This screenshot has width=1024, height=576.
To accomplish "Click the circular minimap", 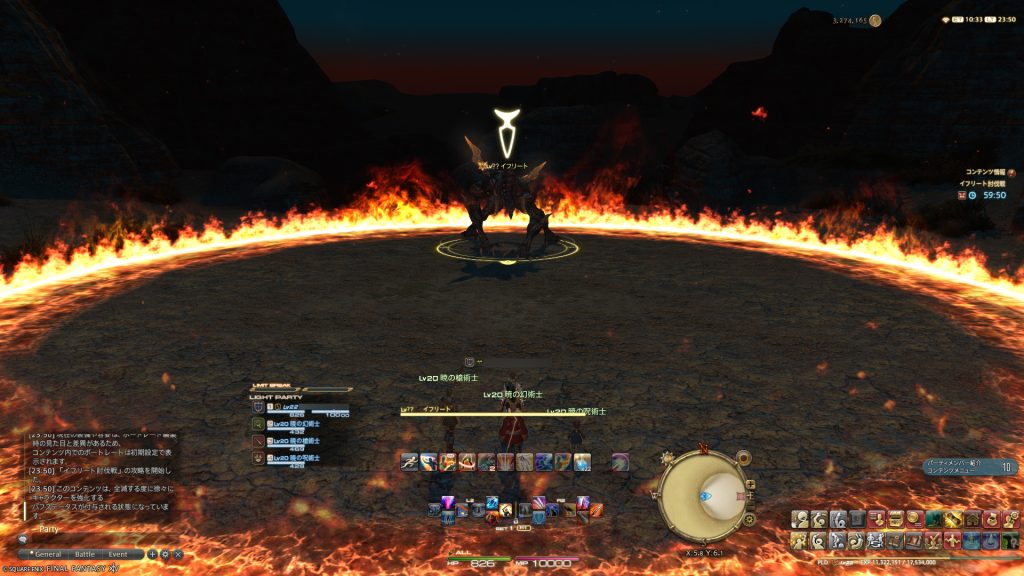I will pyautogui.click(x=703, y=496).
